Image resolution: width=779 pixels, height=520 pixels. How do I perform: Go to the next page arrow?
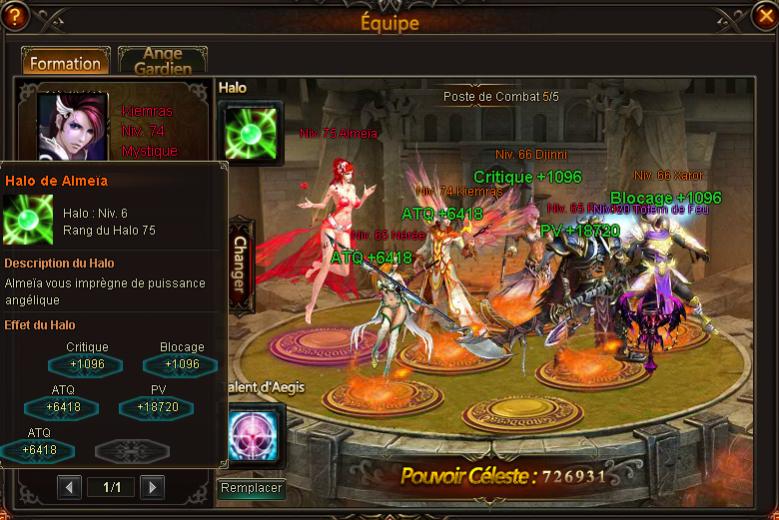151,487
